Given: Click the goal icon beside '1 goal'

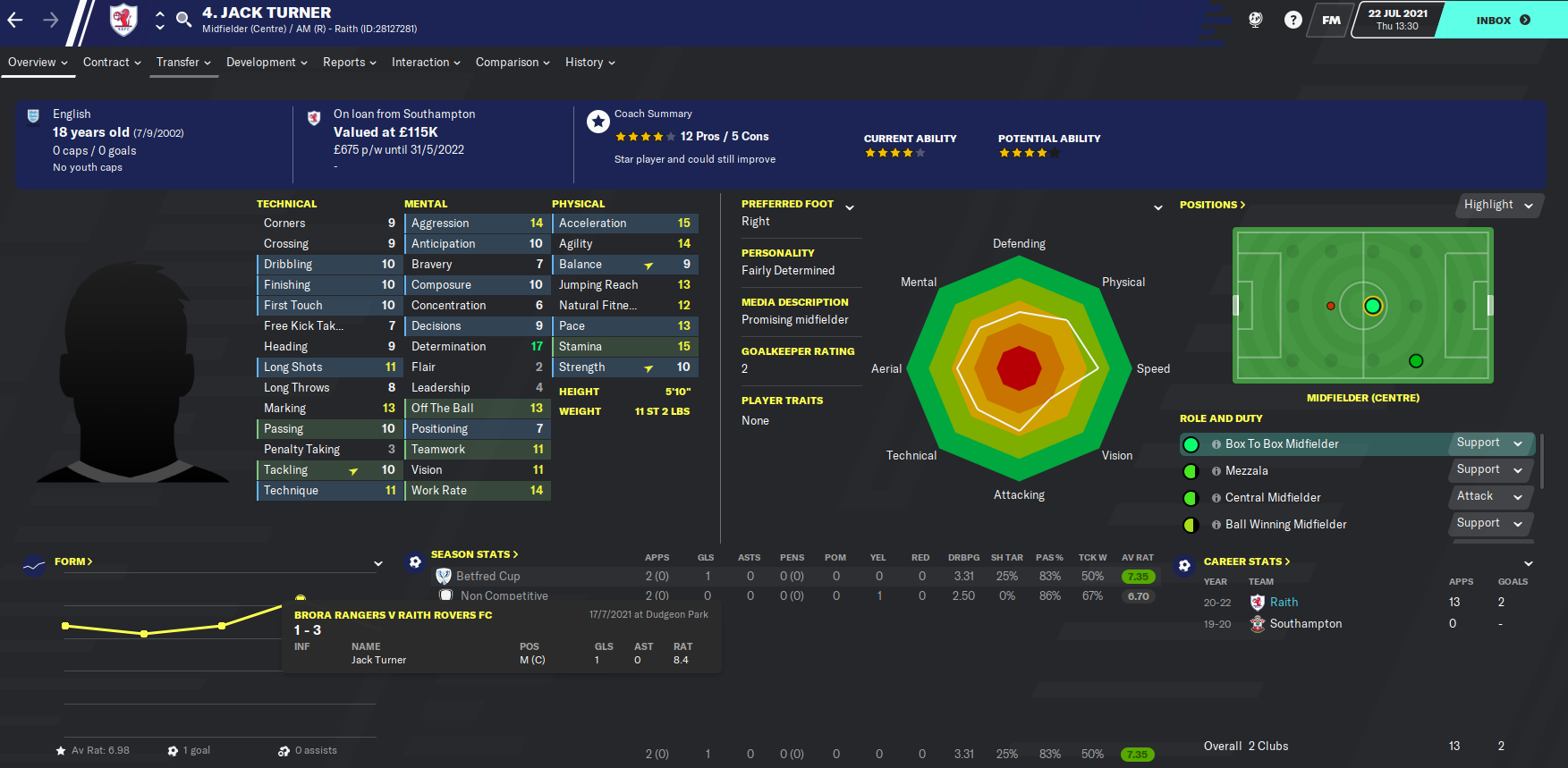Looking at the screenshot, I should point(173,750).
